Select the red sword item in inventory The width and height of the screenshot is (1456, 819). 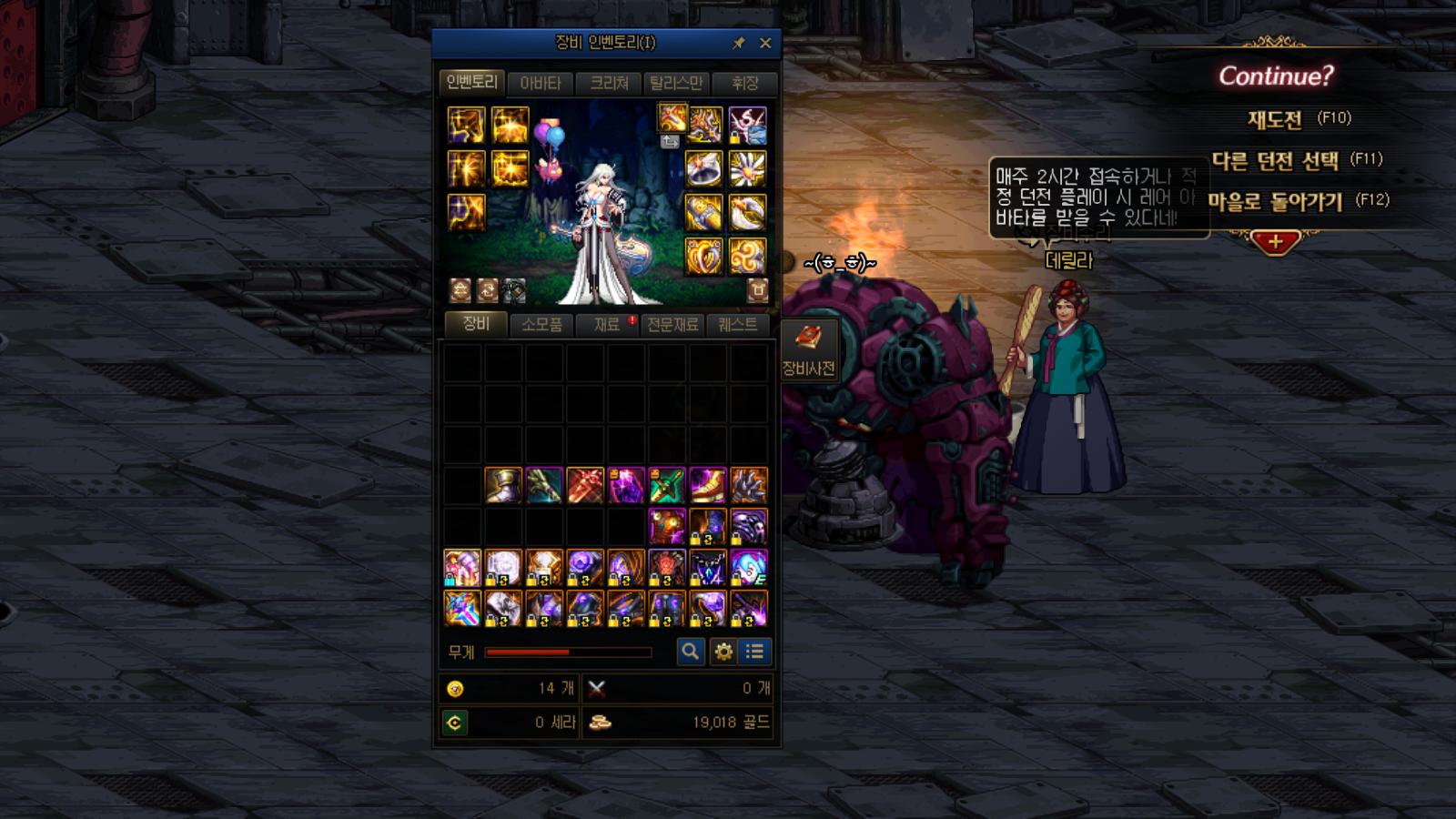585,486
